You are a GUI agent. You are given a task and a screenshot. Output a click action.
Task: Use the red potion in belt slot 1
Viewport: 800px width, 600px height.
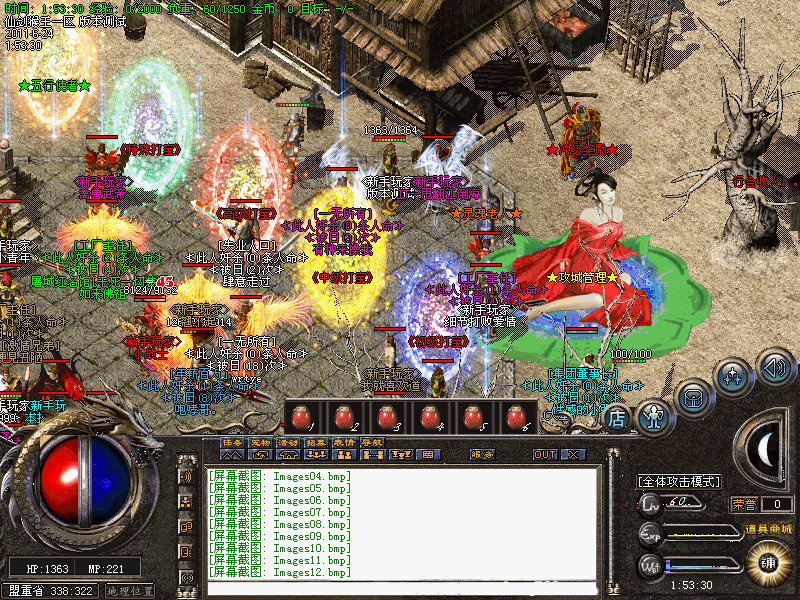[302, 417]
